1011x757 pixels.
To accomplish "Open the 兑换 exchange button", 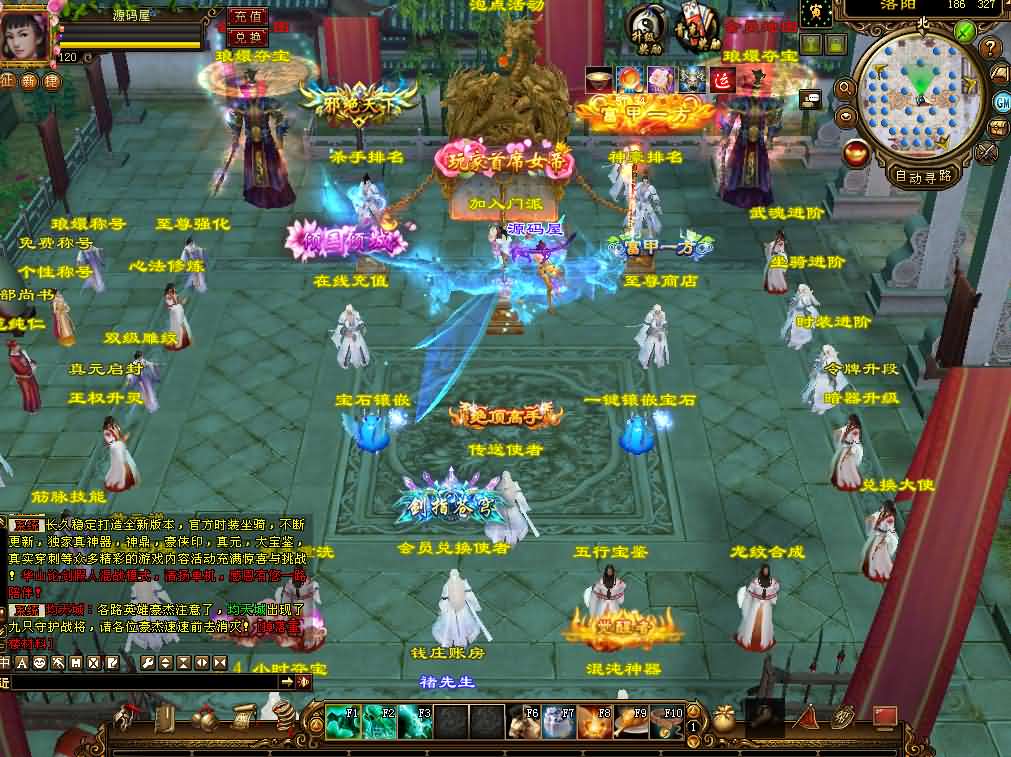I will tap(247, 37).
